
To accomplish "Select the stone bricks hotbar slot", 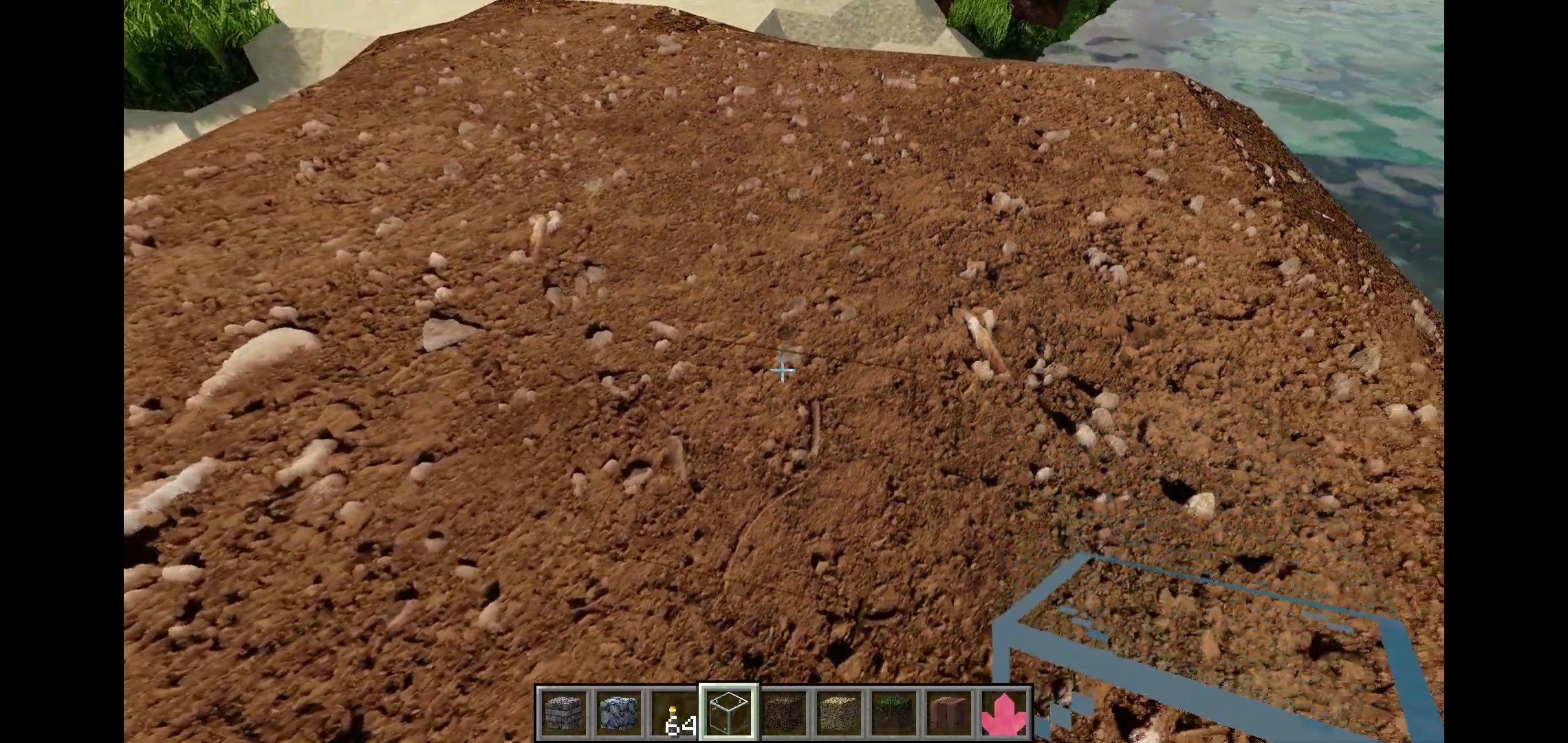I will 564,713.
